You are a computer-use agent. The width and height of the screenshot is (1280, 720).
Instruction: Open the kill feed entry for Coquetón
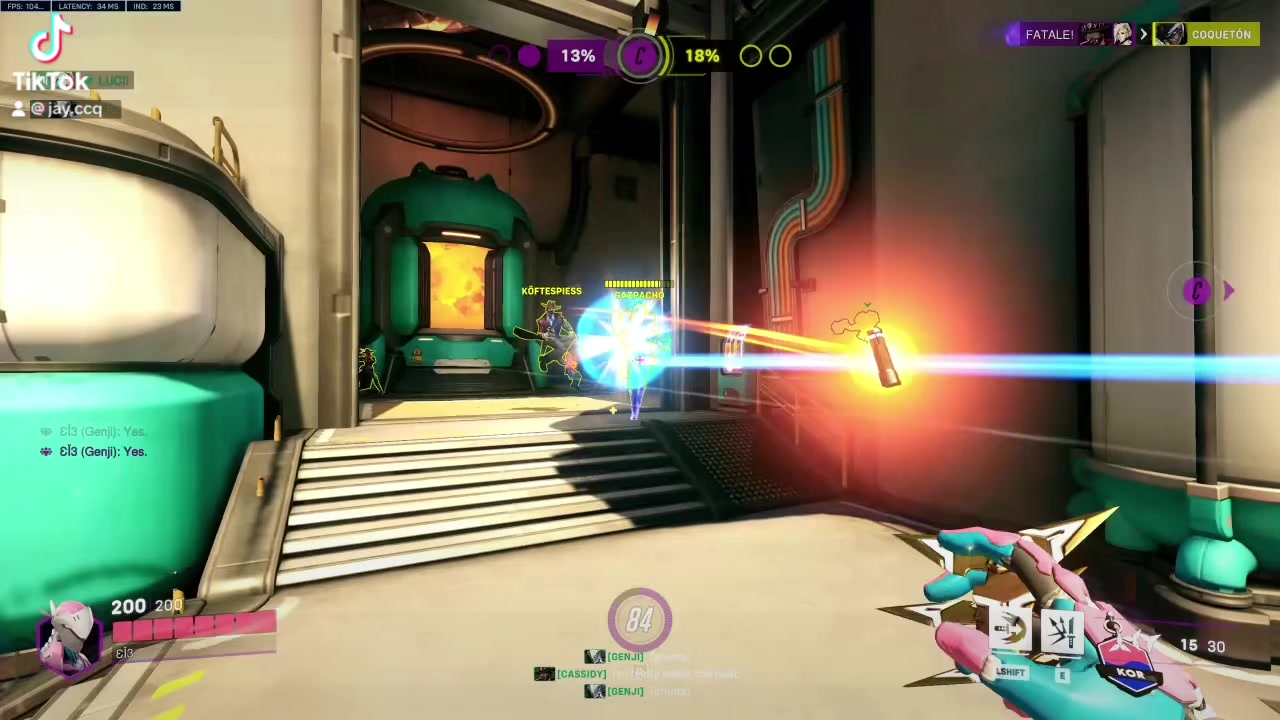coord(1205,35)
